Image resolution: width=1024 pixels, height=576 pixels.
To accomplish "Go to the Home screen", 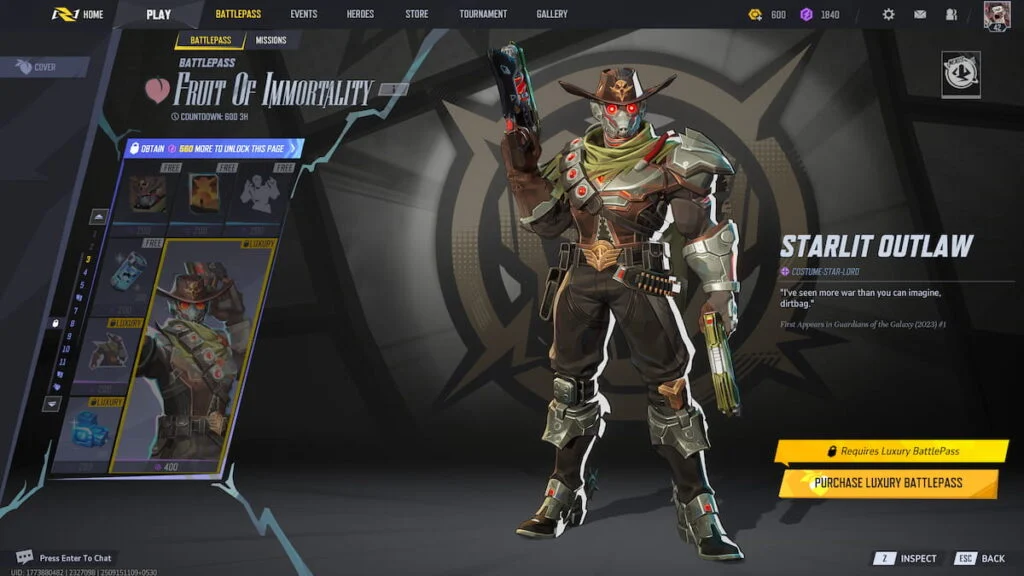I will coord(79,14).
